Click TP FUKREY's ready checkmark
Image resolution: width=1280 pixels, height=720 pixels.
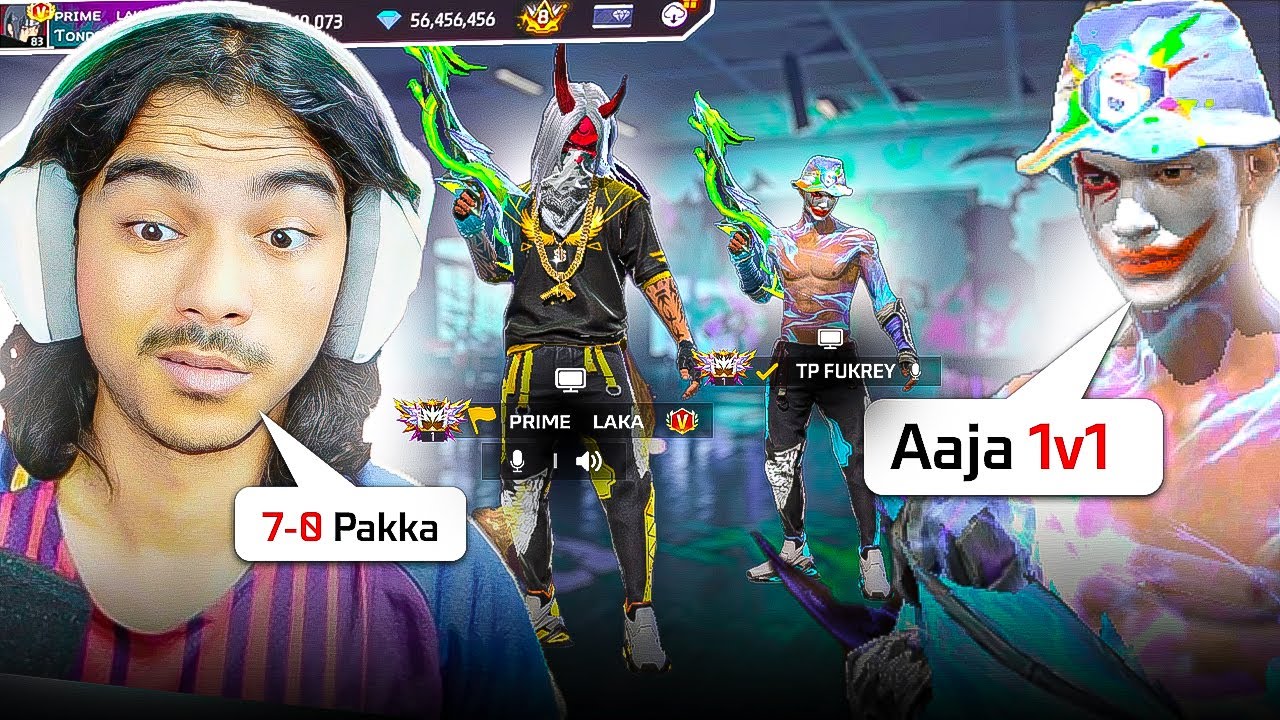pos(765,371)
